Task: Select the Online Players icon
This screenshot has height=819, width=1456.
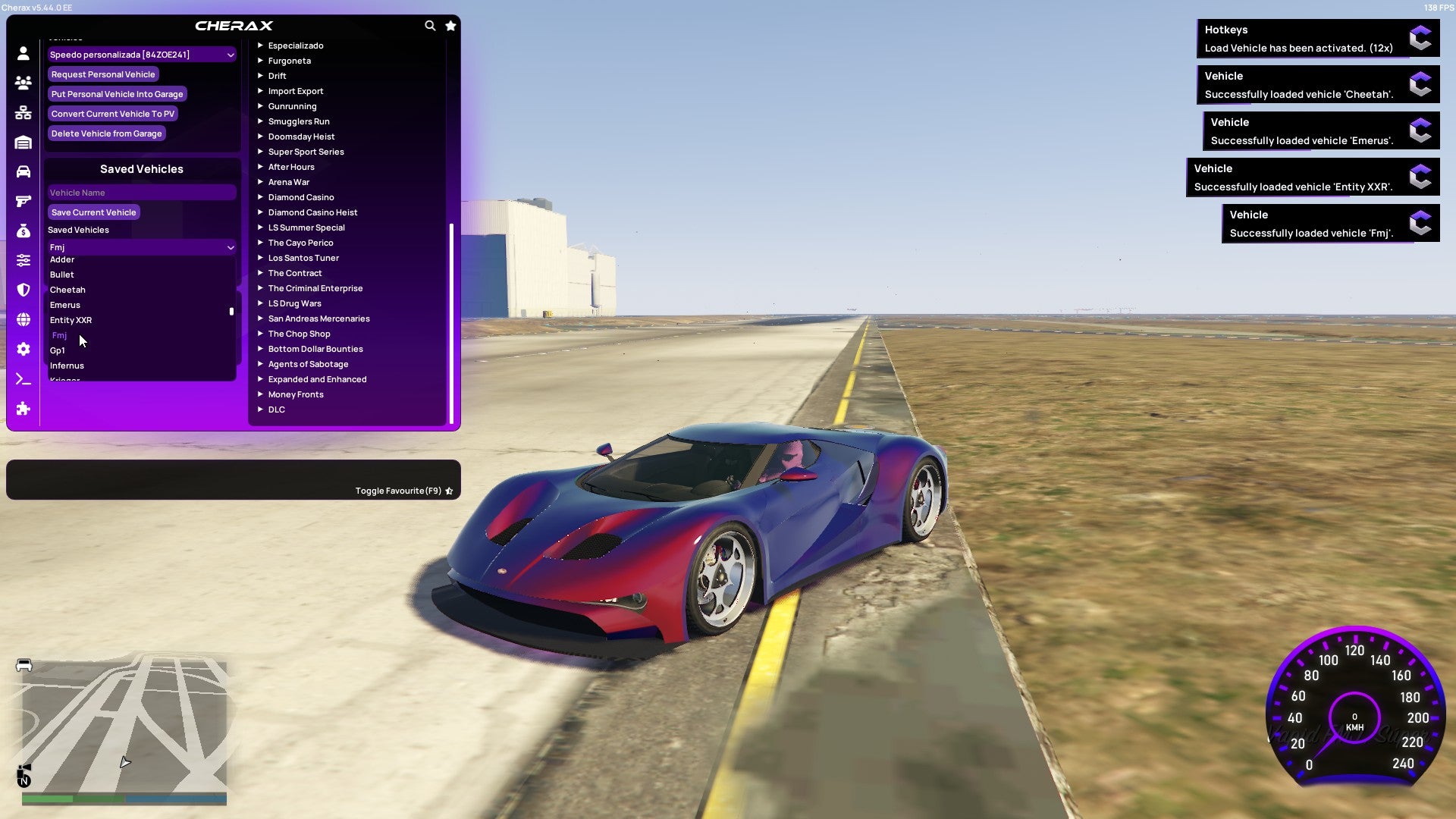Action: 23,83
